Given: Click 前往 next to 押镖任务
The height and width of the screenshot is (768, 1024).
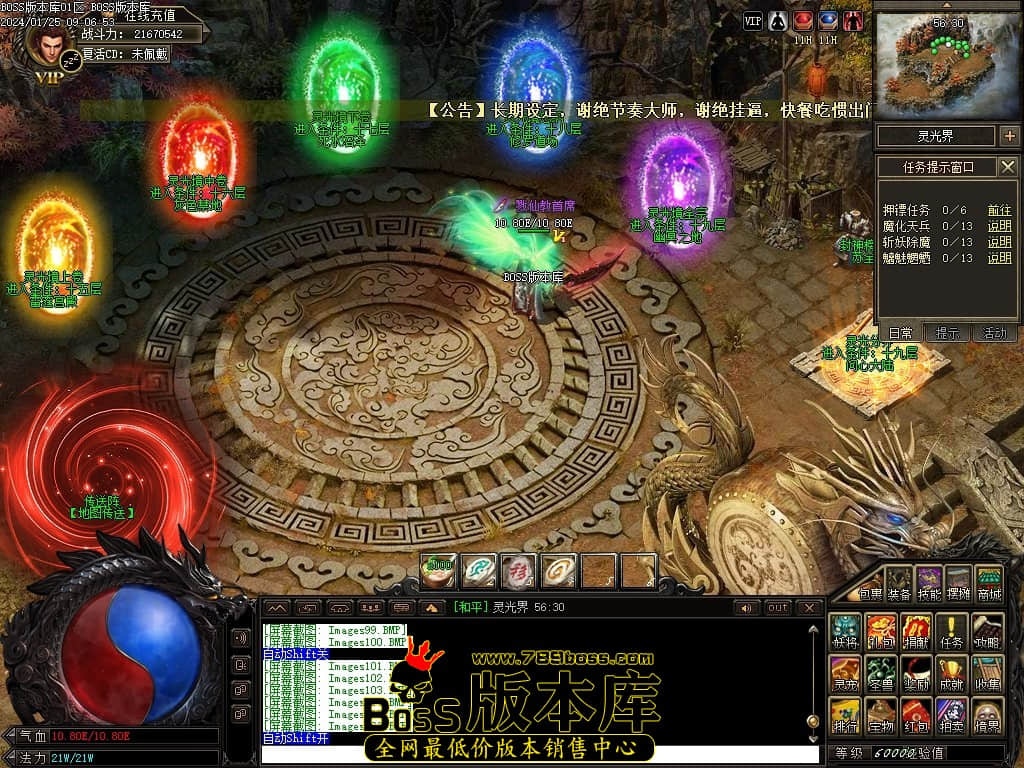Looking at the screenshot, I should (999, 210).
